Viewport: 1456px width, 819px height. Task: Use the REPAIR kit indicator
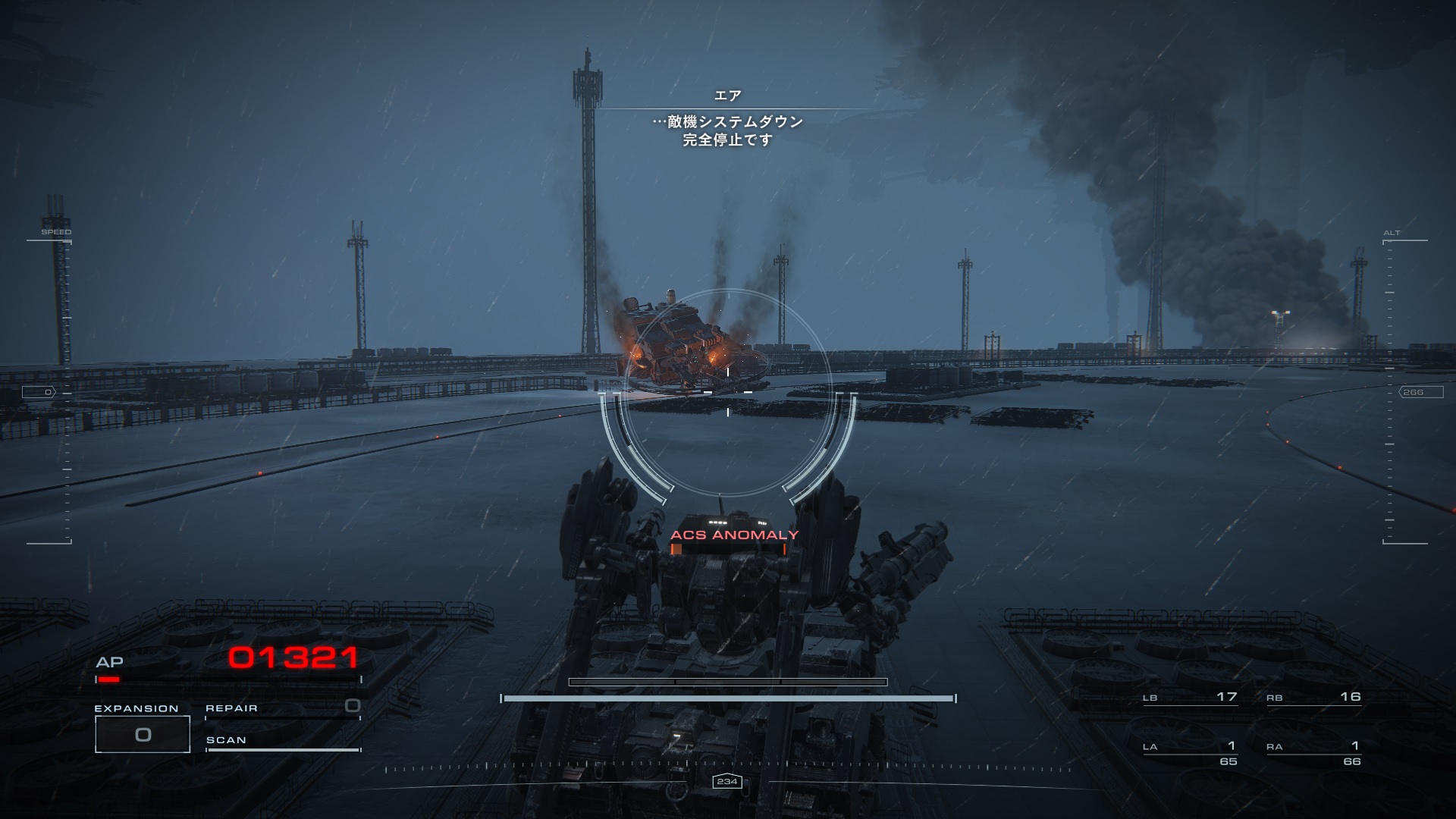coord(282,708)
